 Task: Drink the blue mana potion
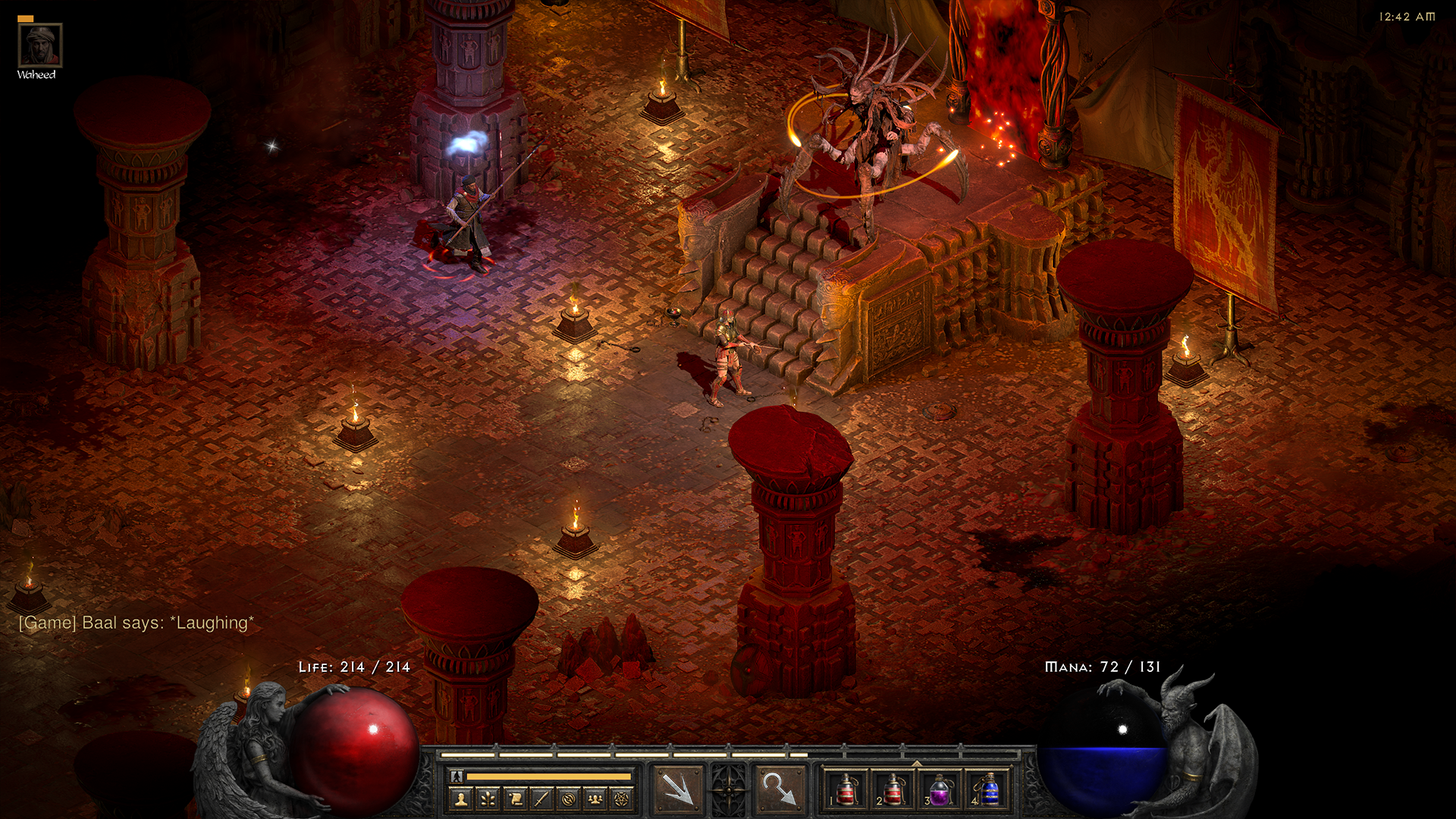[x=988, y=789]
